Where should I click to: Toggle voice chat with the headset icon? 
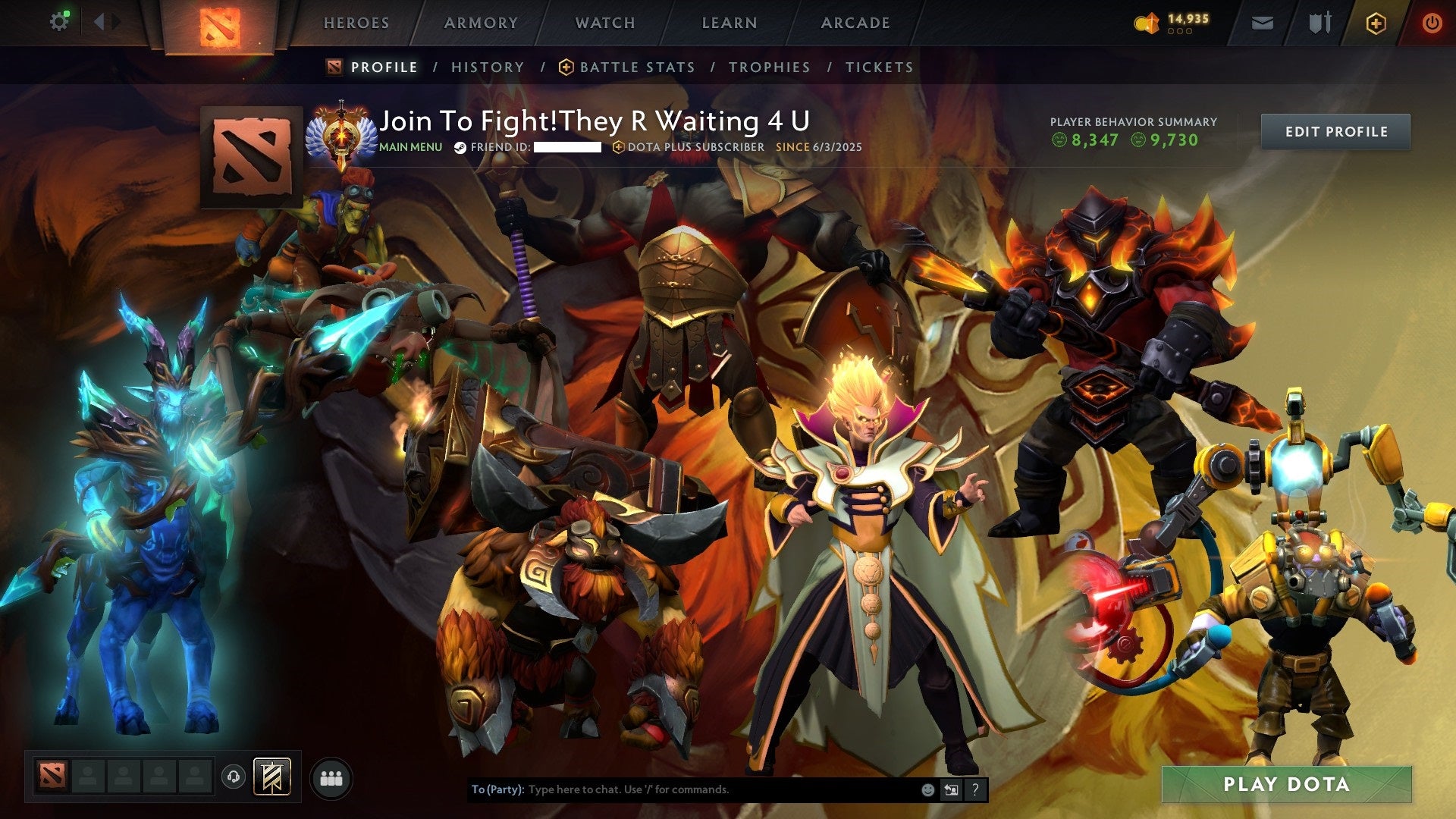pos(233,777)
